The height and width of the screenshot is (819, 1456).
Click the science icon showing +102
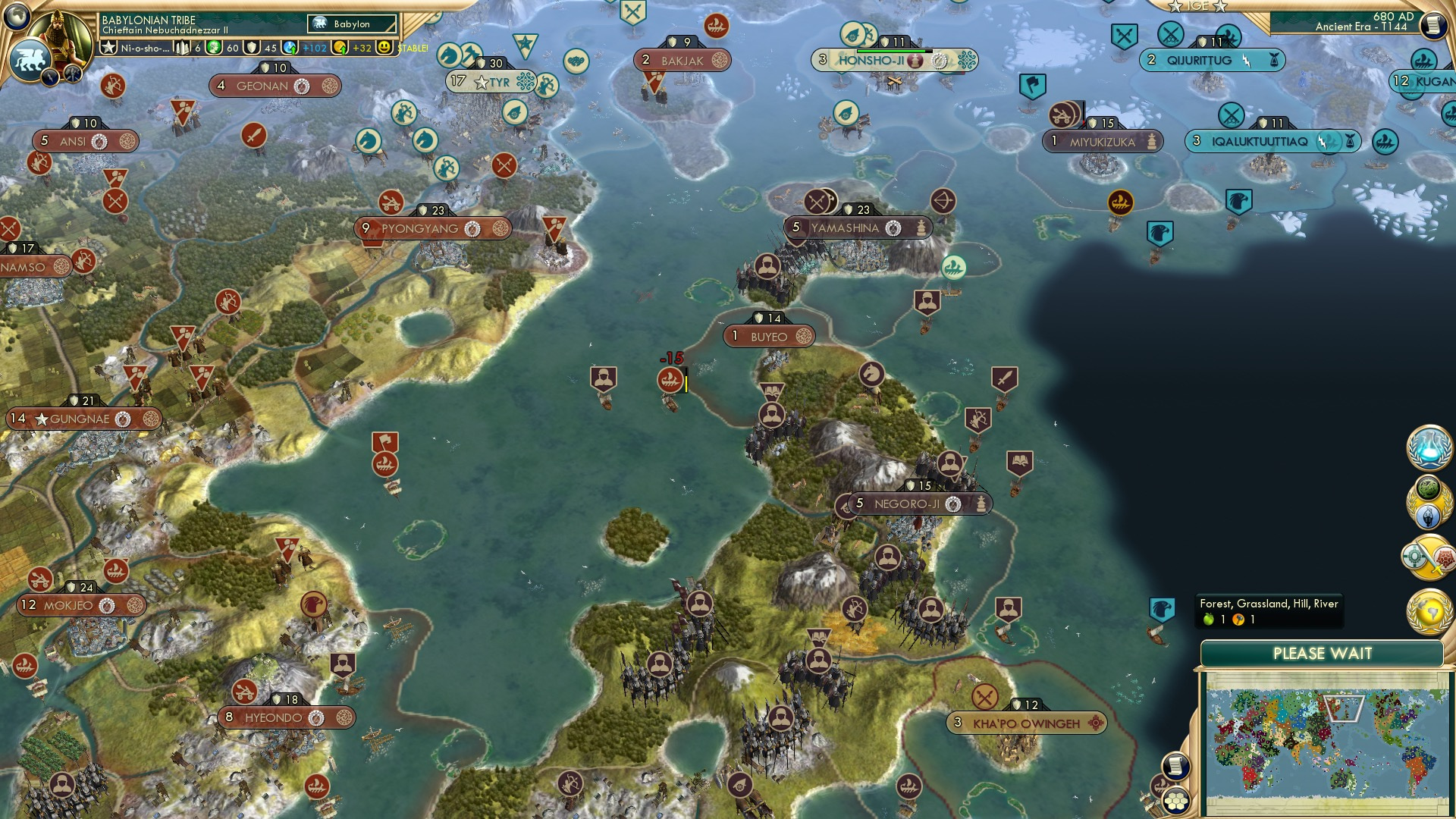(x=290, y=47)
